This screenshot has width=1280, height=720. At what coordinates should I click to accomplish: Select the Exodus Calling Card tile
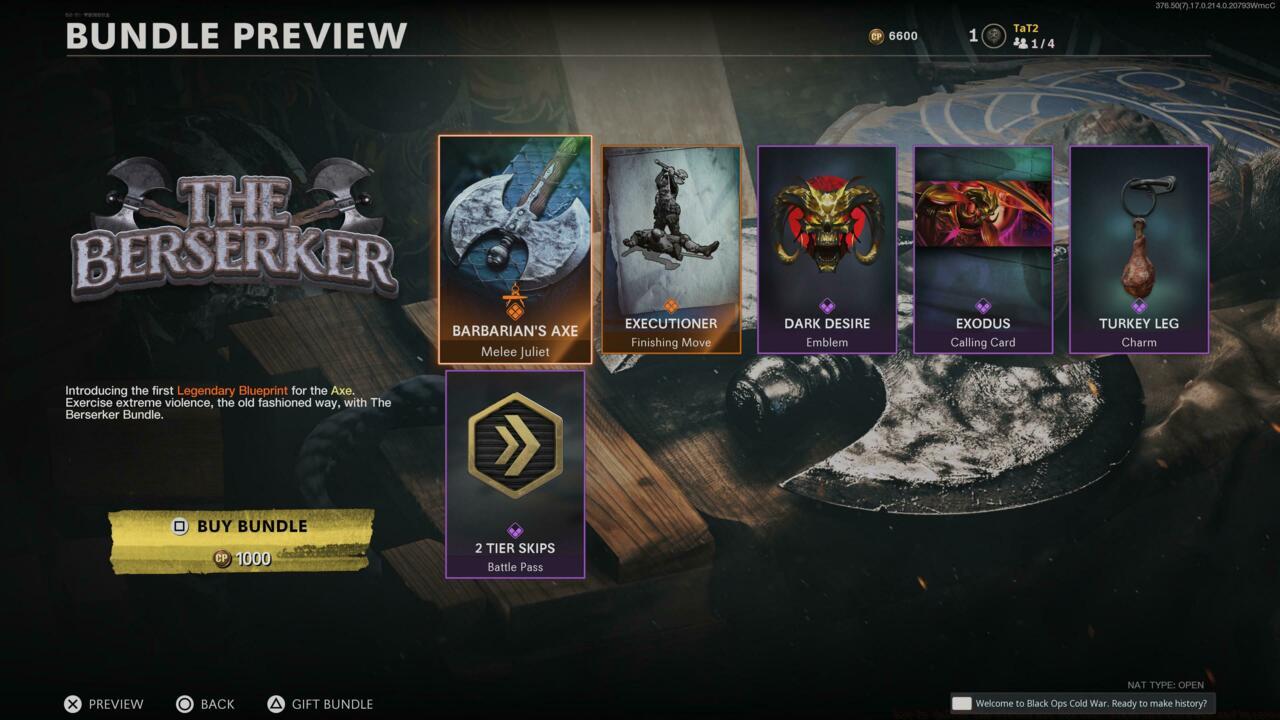[983, 250]
